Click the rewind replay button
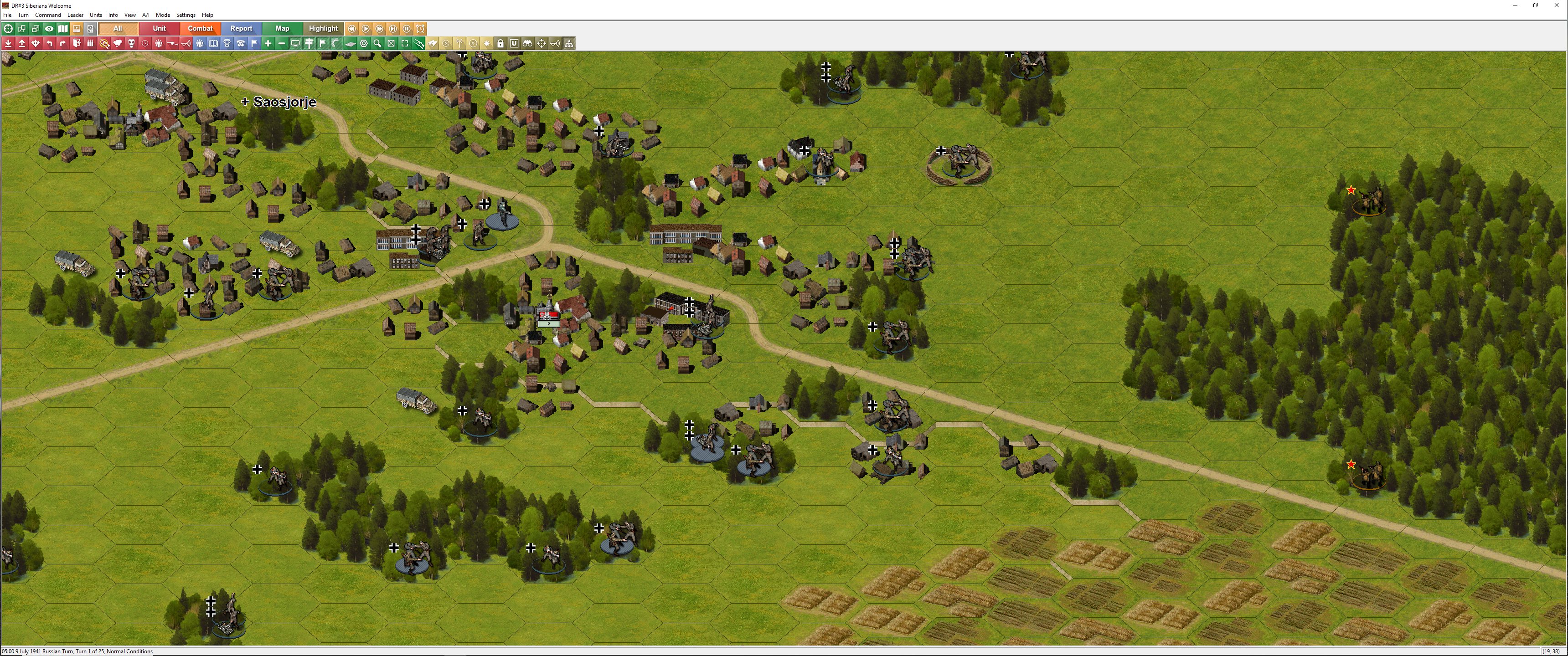The width and height of the screenshot is (1568, 656). (352, 29)
